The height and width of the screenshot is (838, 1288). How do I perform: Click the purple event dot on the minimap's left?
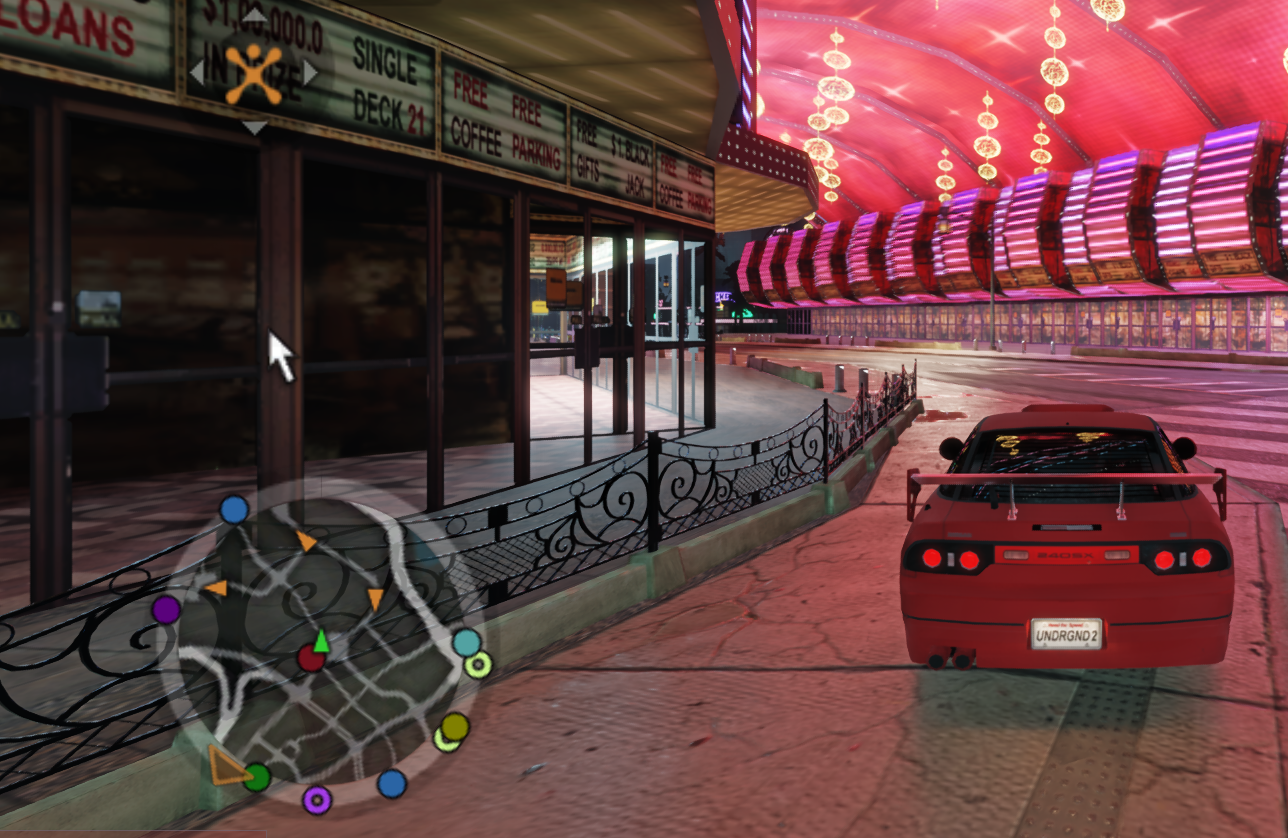[x=167, y=610]
